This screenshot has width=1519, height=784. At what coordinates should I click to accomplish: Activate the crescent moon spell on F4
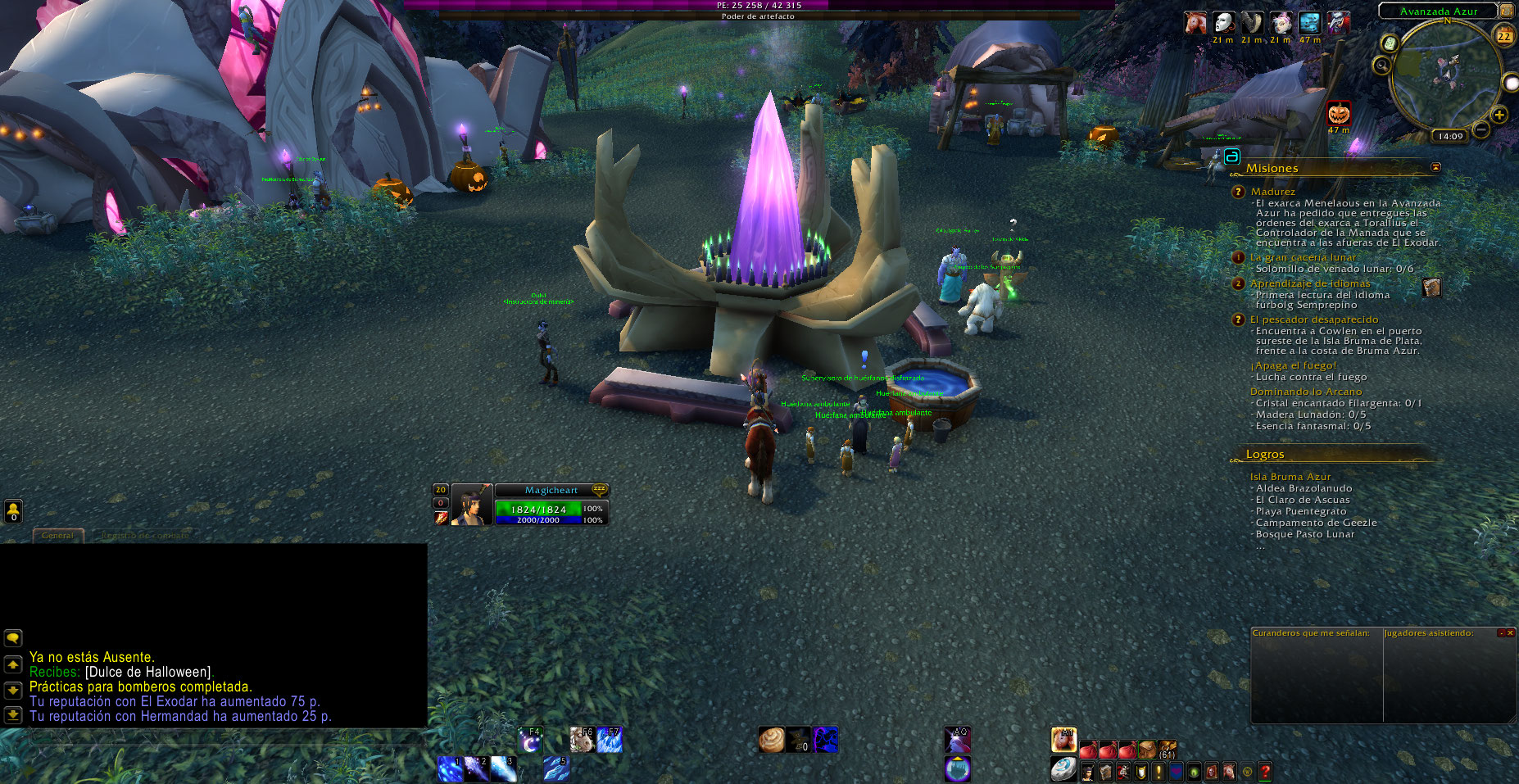pos(530,740)
